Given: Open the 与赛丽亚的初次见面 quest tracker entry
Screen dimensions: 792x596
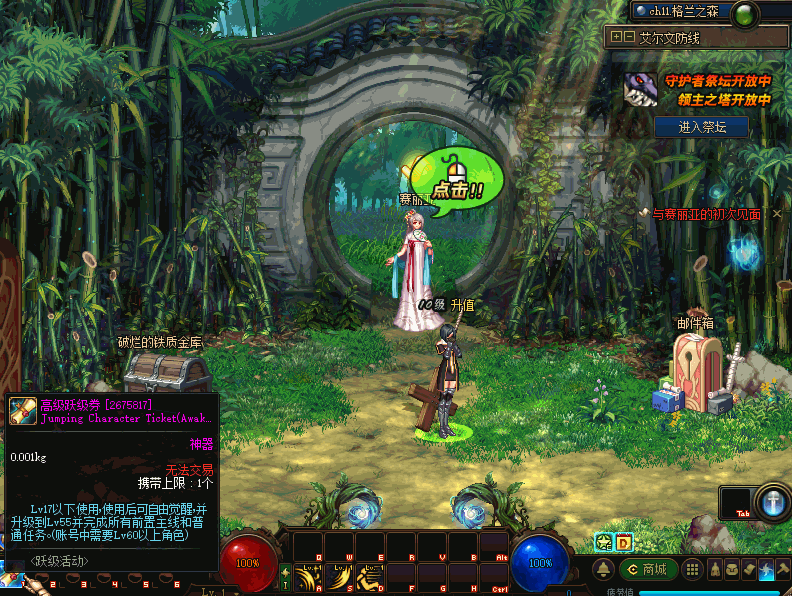Looking at the screenshot, I should [706, 213].
